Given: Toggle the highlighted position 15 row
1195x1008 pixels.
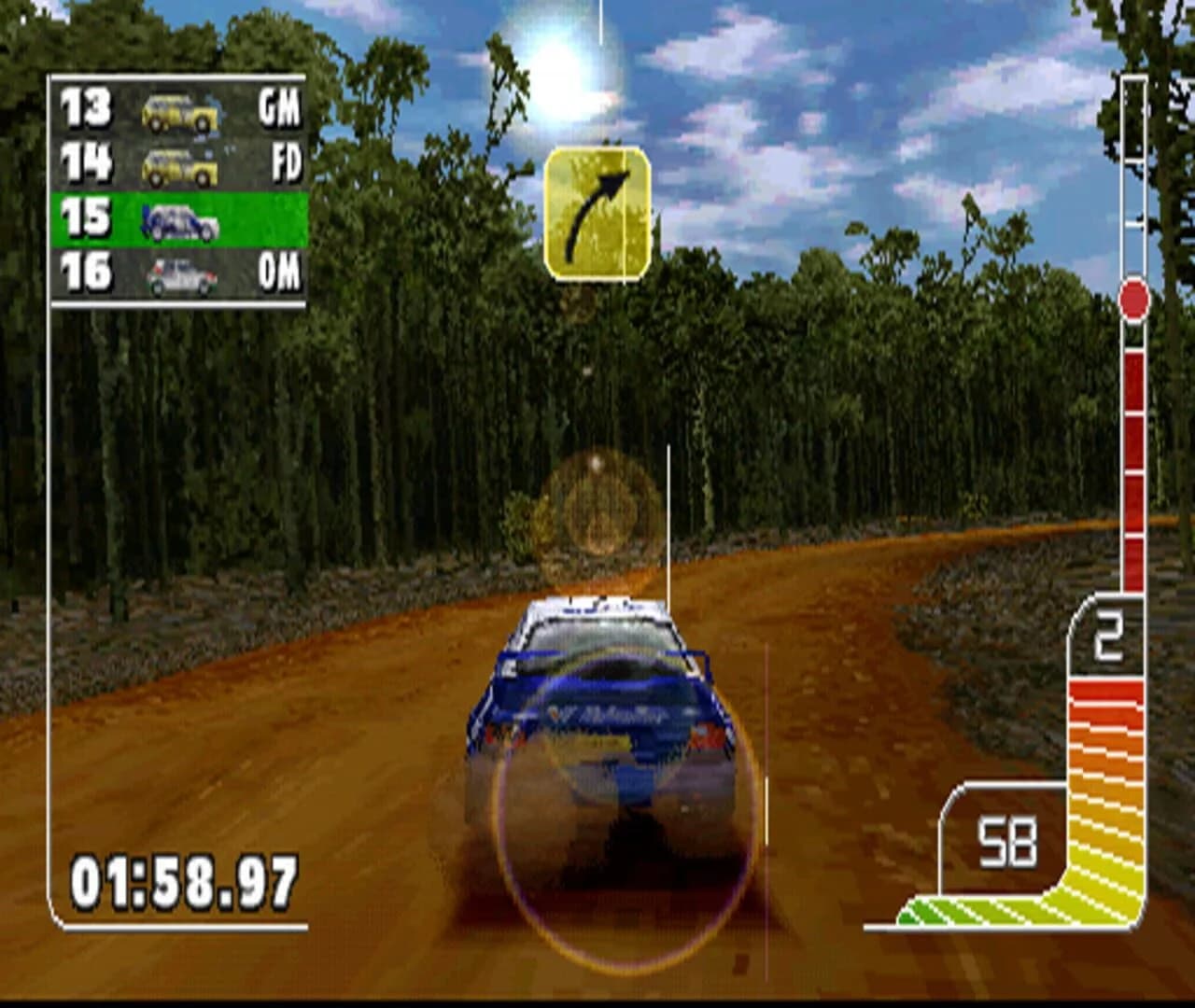Looking at the screenshot, I should tap(177, 218).
